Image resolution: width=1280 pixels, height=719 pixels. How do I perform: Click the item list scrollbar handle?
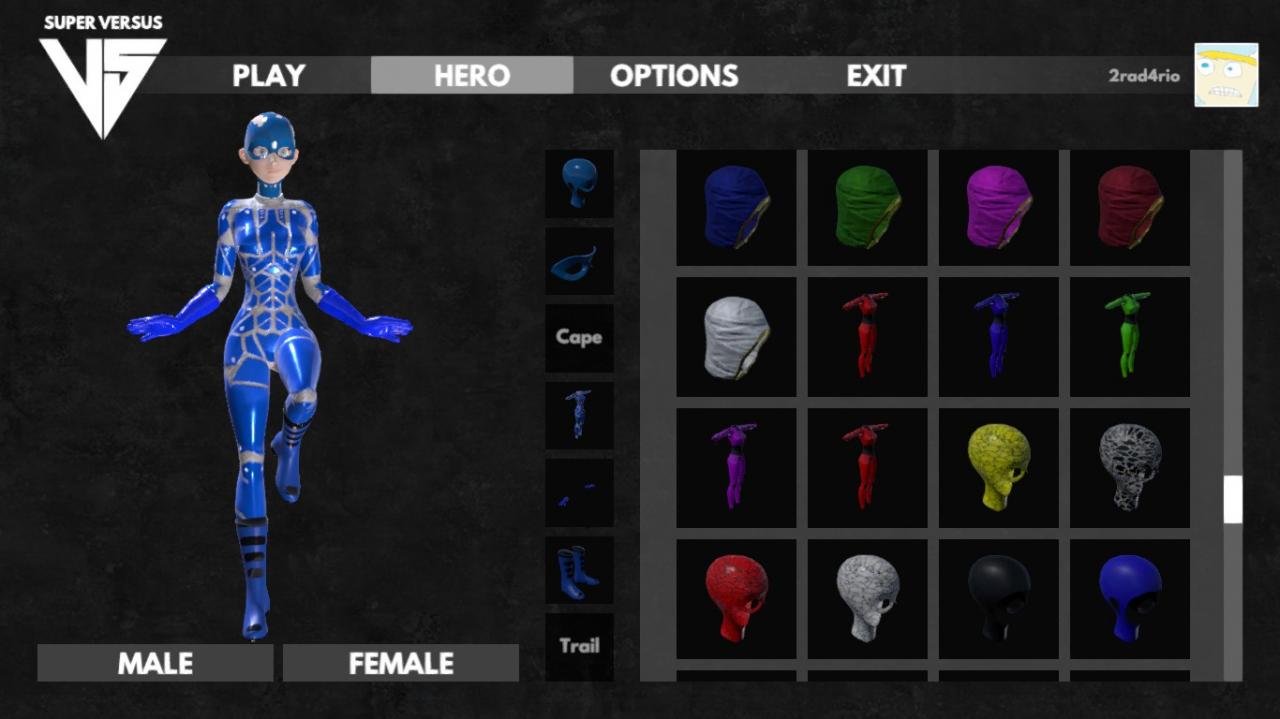pyautogui.click(x=1233, y=499)
